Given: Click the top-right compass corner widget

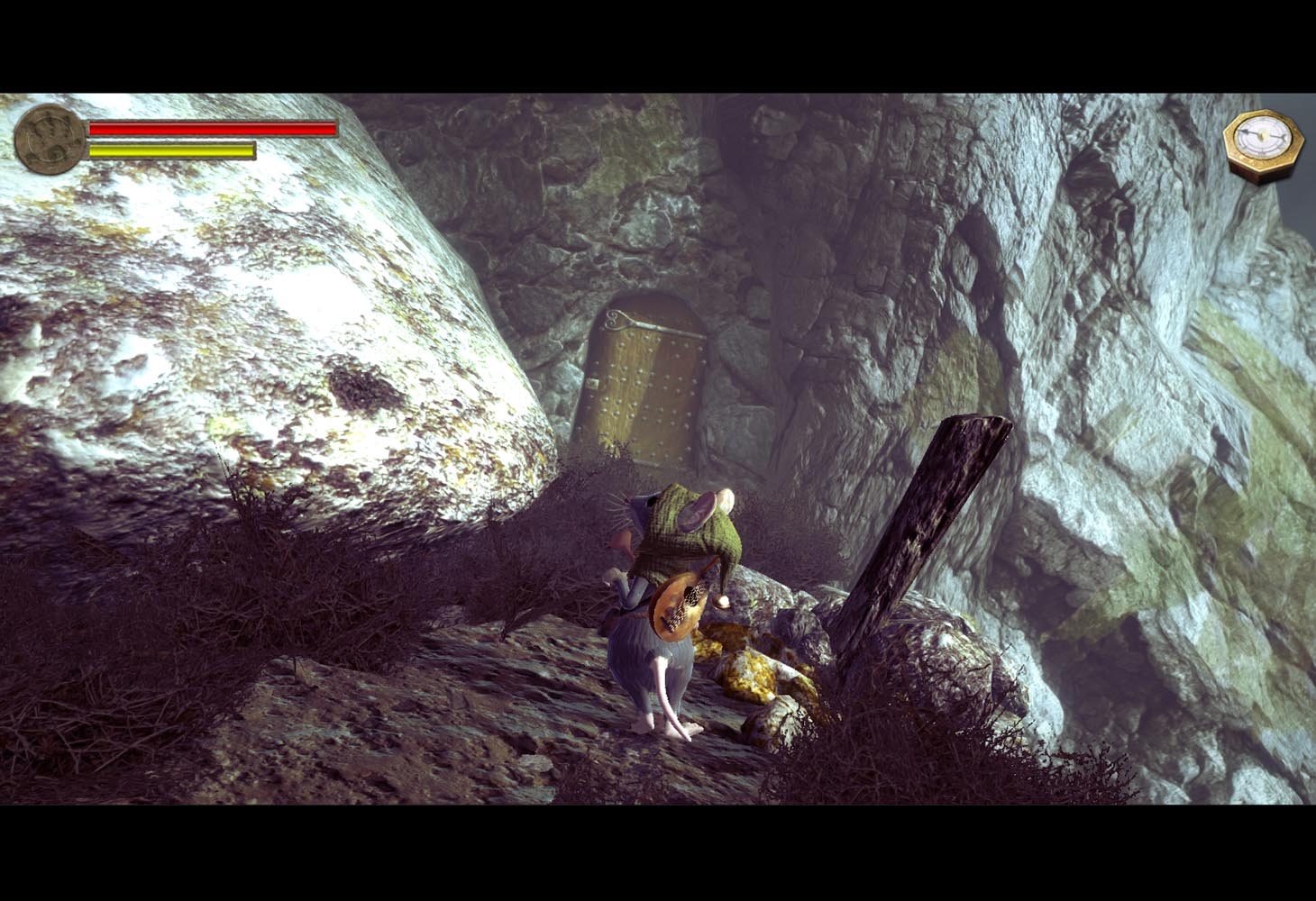Looking at the screenshot, I should 1261,140.
